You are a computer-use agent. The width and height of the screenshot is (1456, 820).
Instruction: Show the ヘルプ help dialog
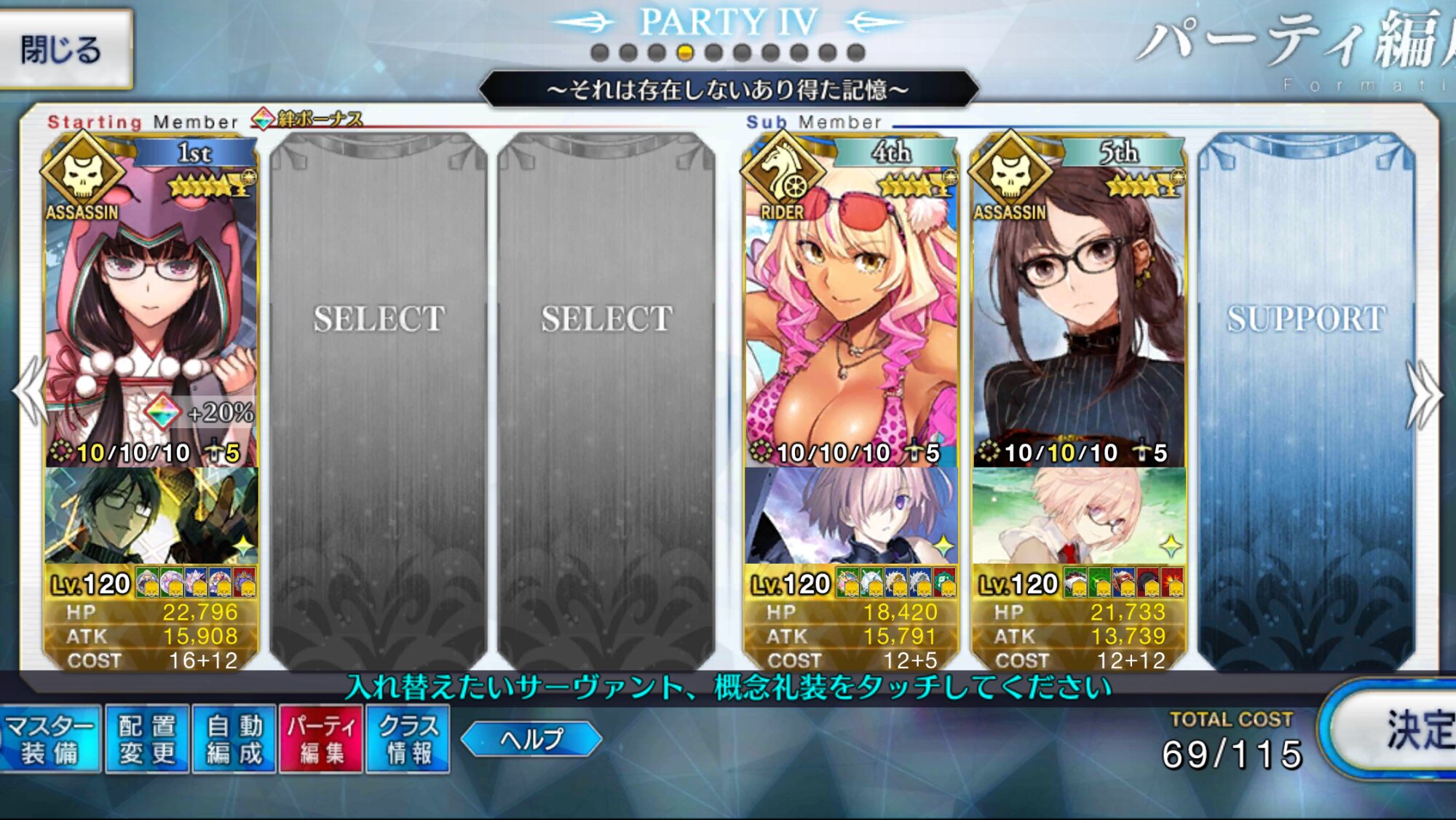click(531, 739)
